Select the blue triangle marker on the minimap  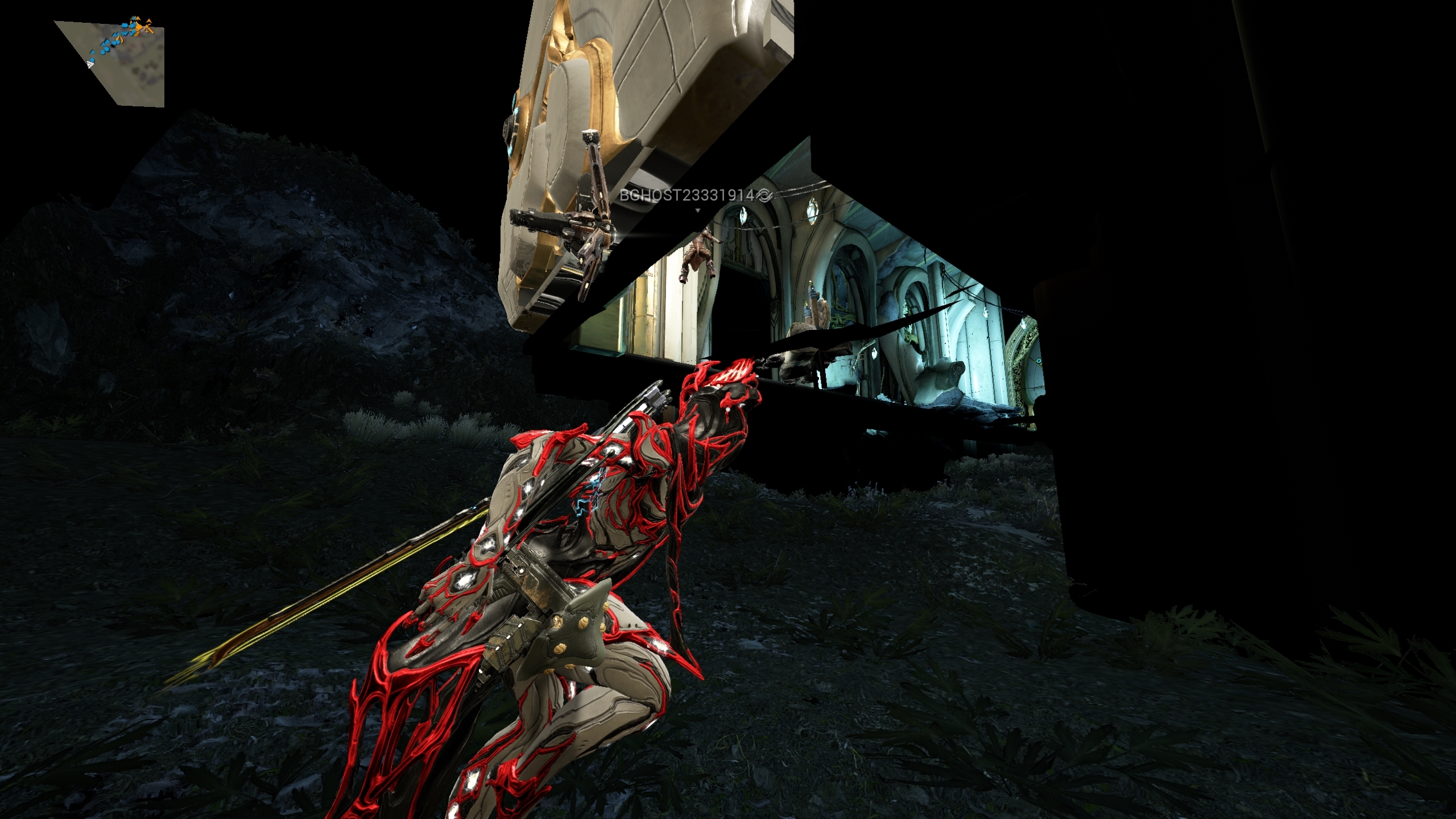coord(92,52)
